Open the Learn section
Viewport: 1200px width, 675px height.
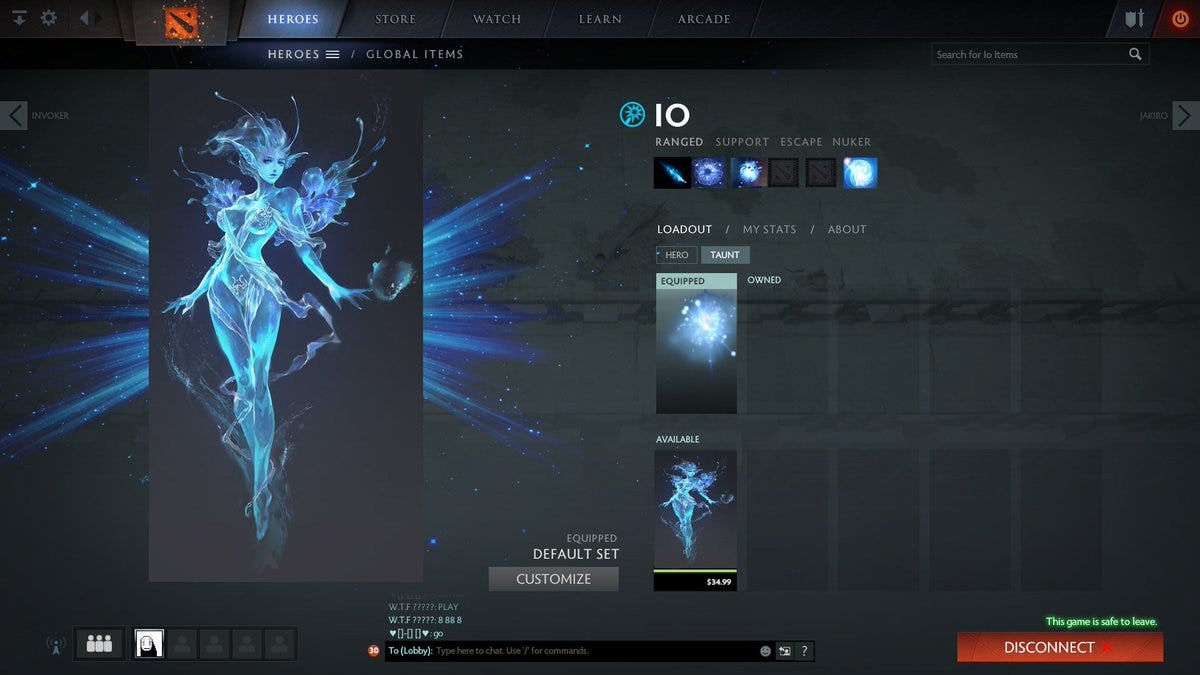coord(600,19)
